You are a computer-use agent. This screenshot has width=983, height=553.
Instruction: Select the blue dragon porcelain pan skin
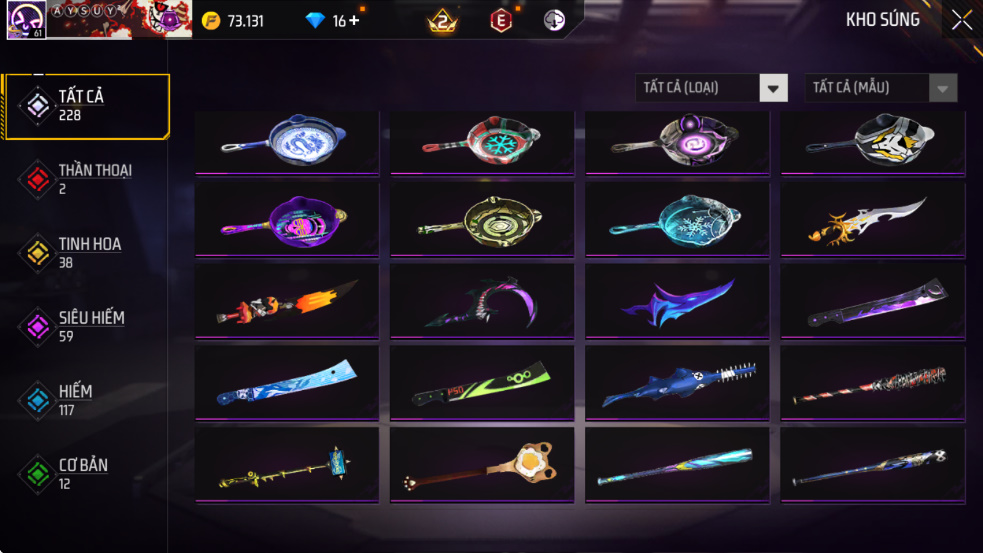point(287,143)
